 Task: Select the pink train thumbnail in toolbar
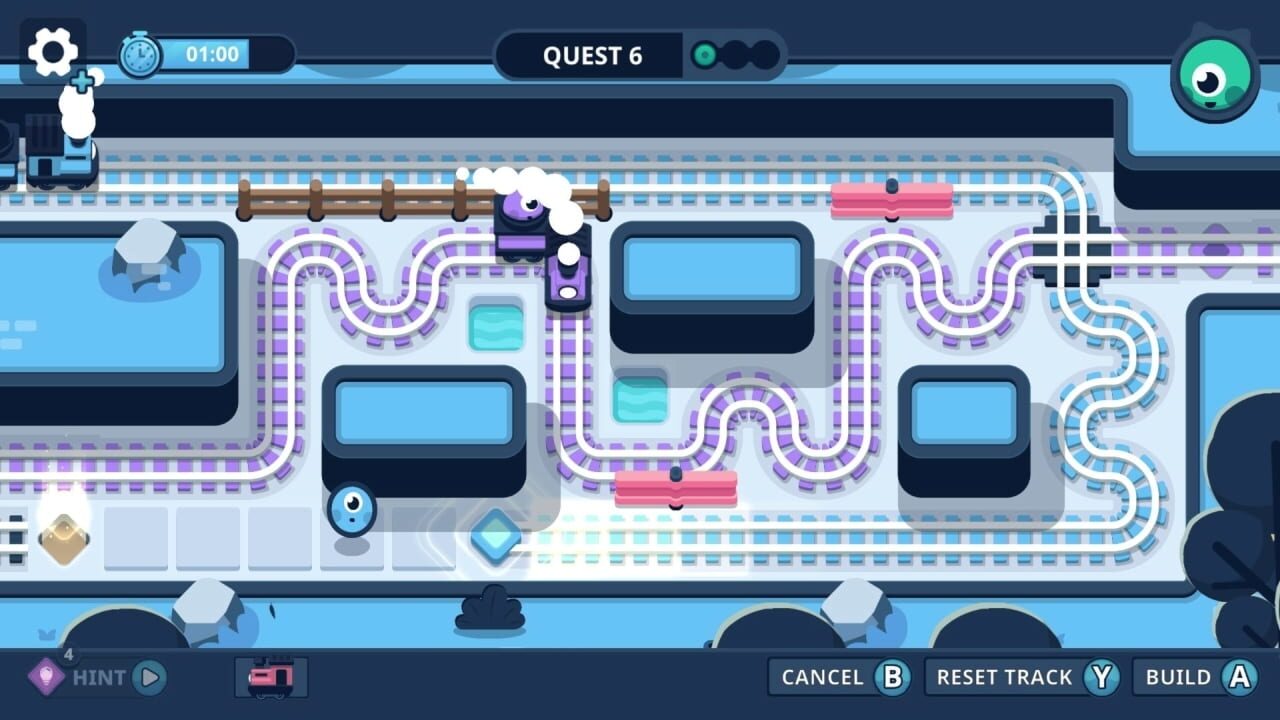click(x=270, y=676)
